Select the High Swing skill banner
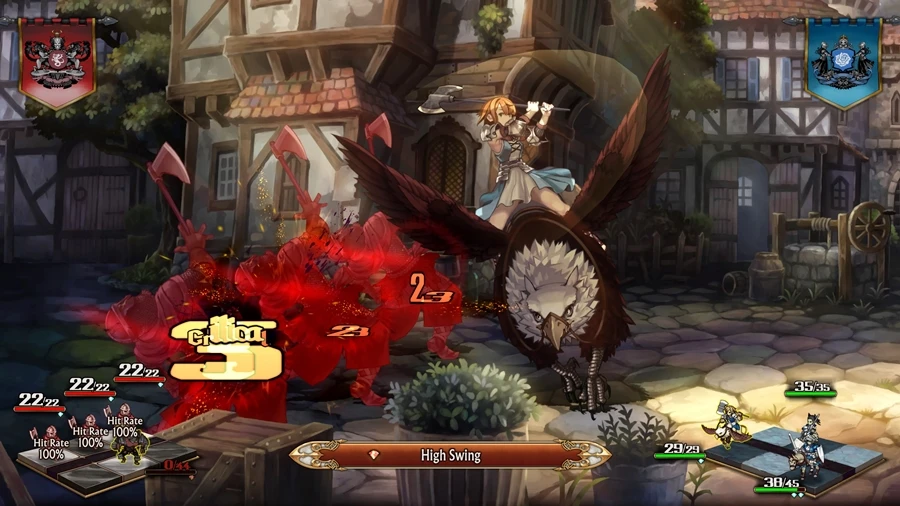This screenshot has height=506, width=900. click(x=450, y=455)
